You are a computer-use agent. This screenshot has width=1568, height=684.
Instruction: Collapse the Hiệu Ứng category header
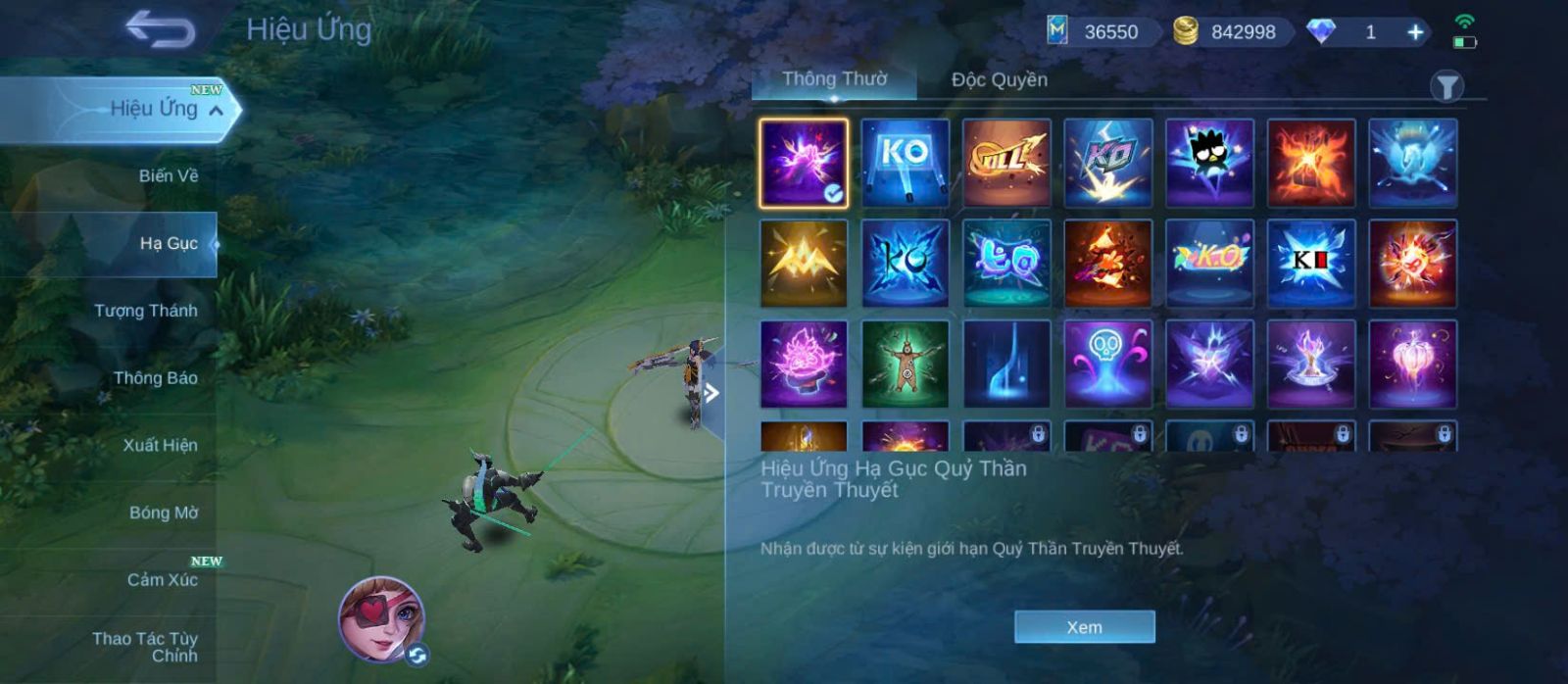(216, 110)
